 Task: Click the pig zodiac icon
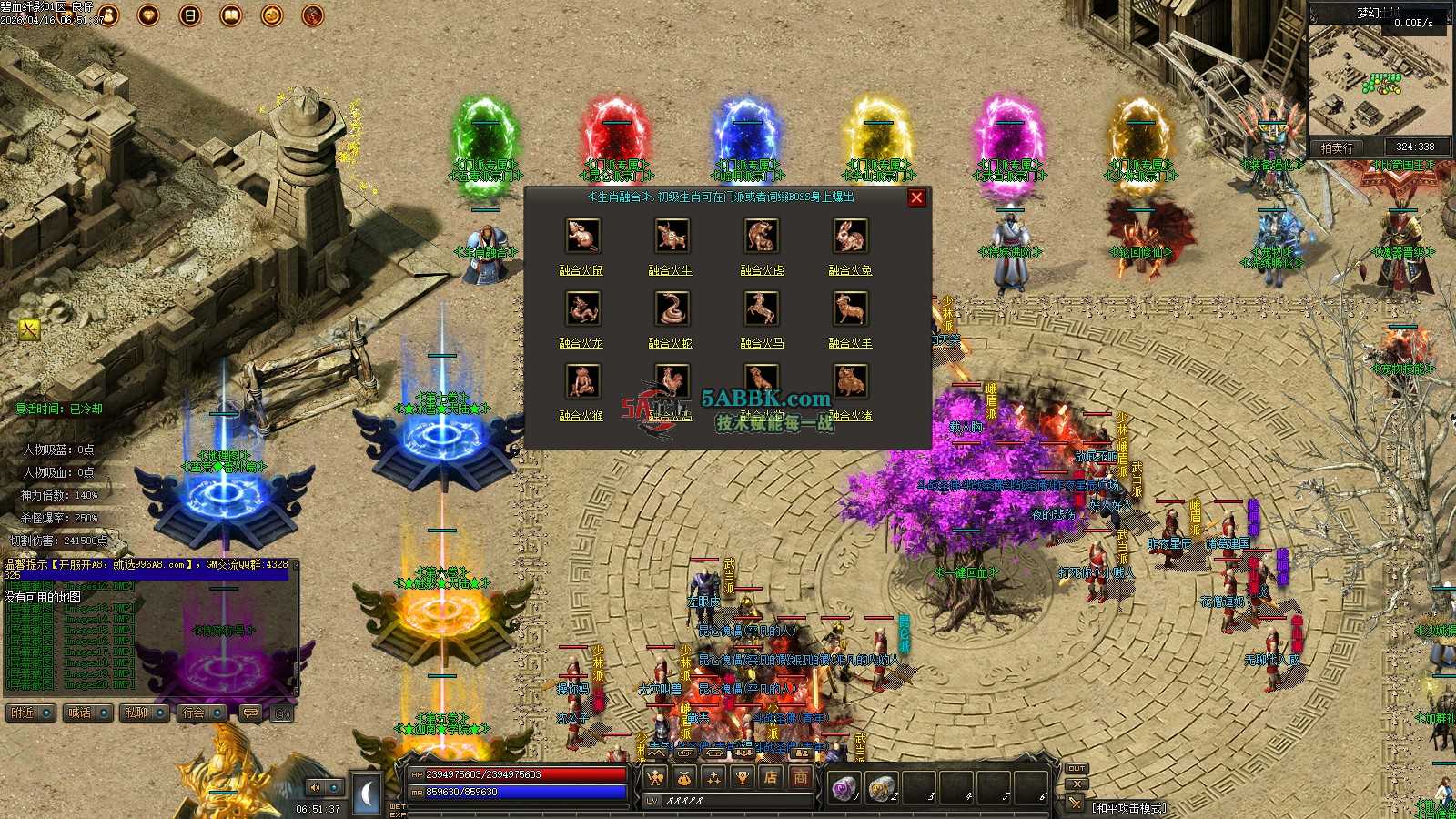850,381
